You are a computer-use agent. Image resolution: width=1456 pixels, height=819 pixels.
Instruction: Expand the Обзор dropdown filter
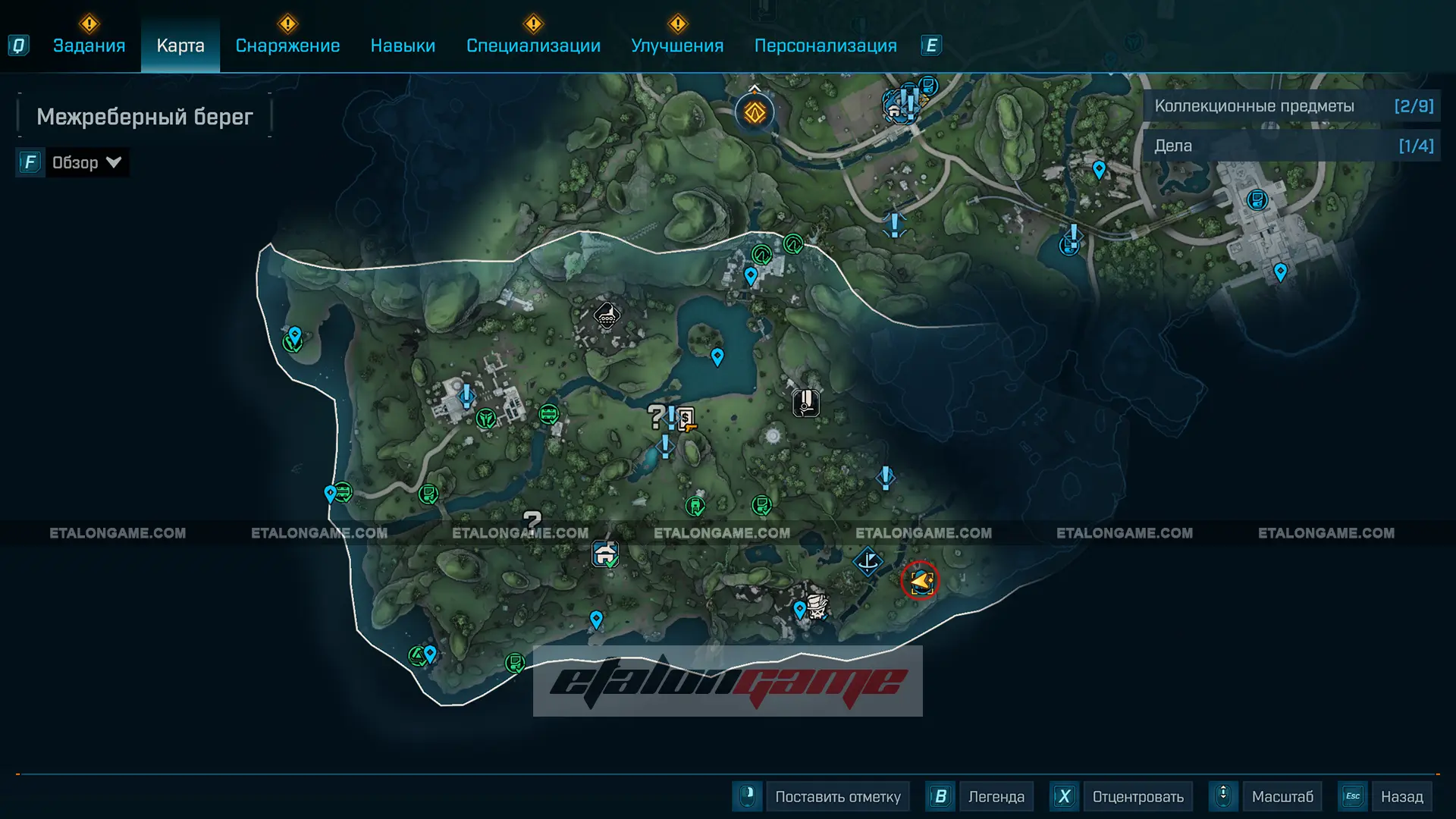click(85, 162)
